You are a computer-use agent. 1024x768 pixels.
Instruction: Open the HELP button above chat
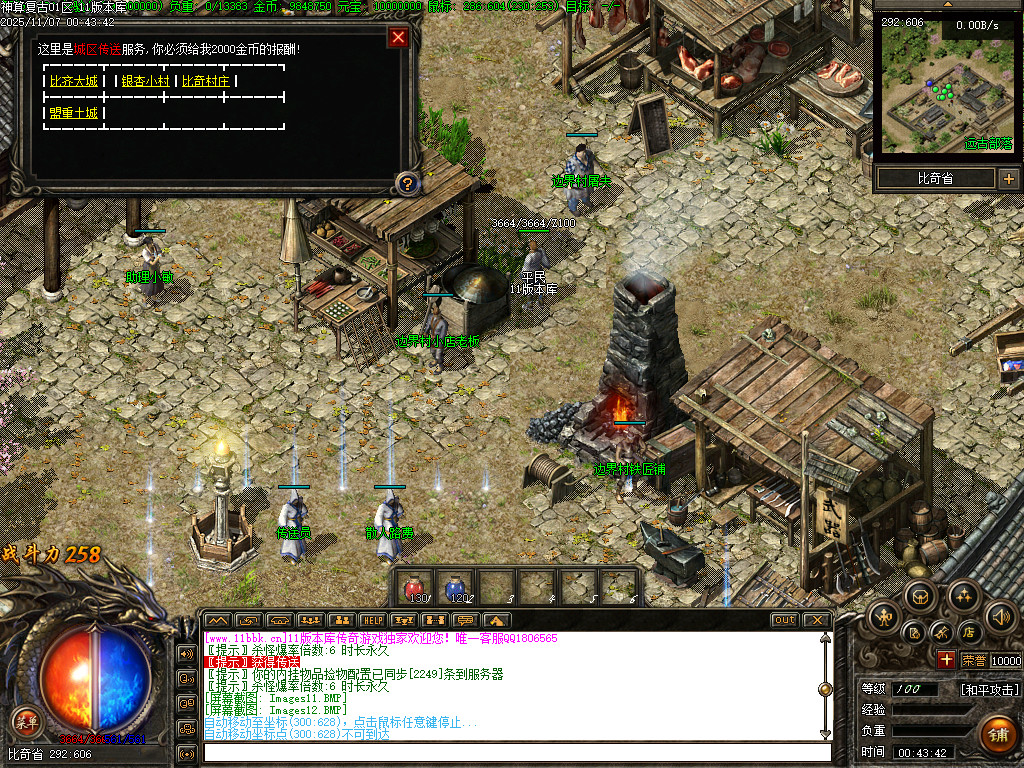[372, 620]
